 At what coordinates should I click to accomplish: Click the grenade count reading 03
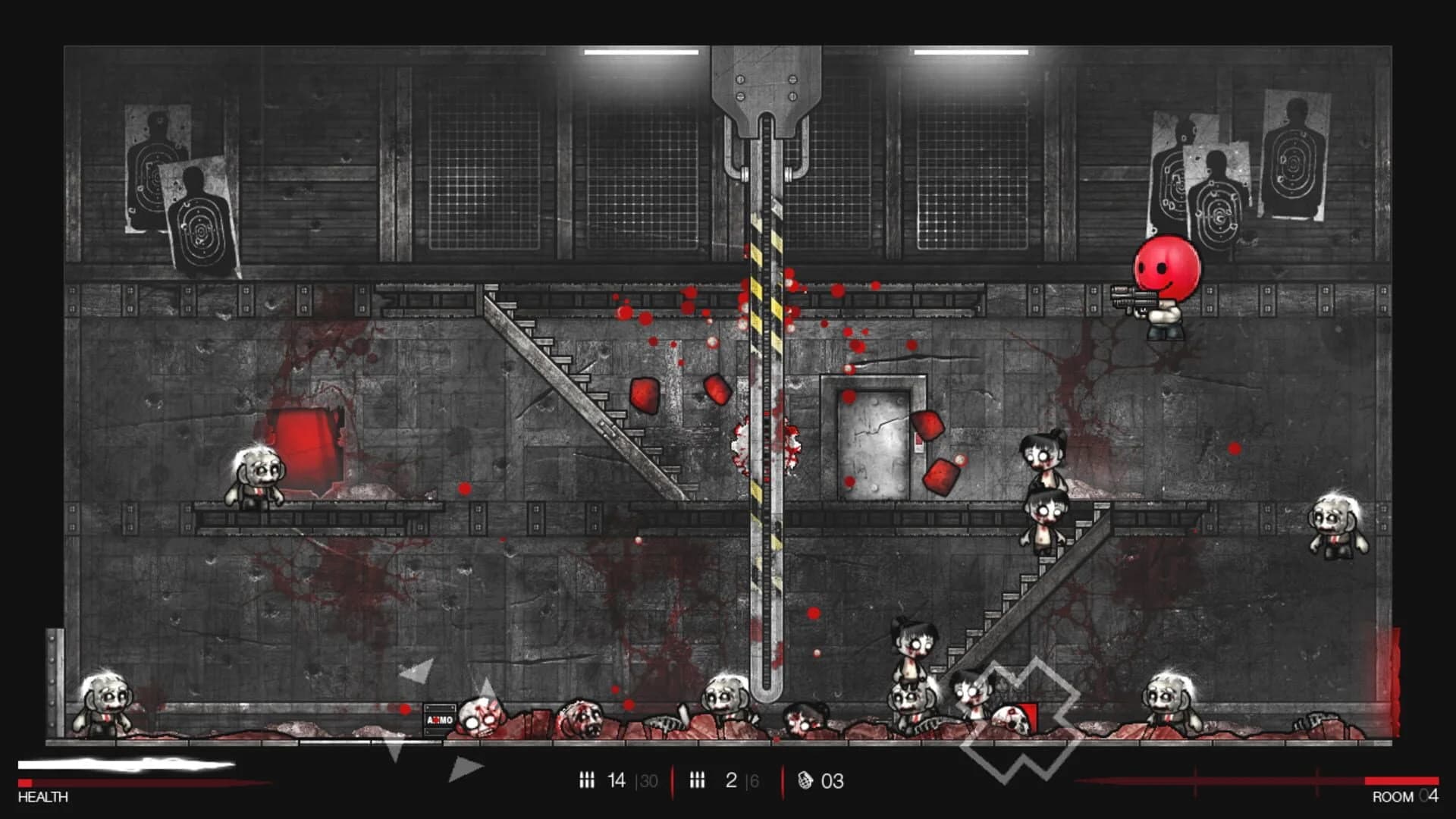tap(832, 780)
